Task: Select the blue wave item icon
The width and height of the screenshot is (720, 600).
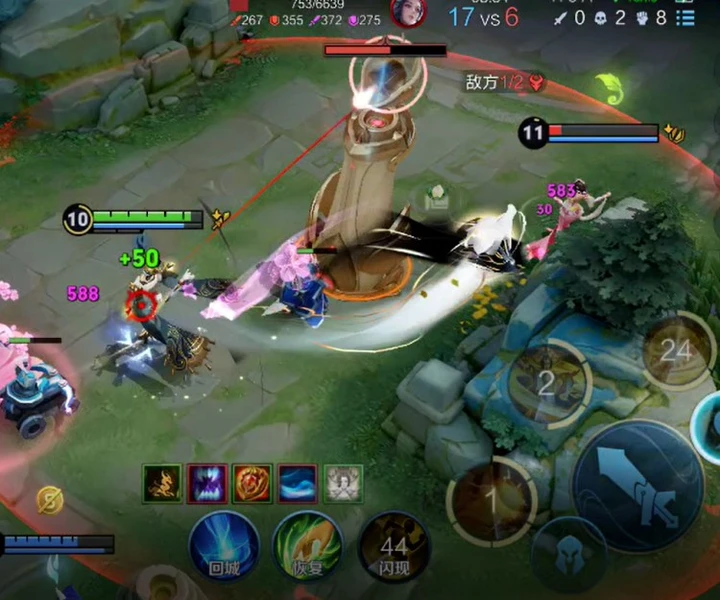Action: coord(298,484)
